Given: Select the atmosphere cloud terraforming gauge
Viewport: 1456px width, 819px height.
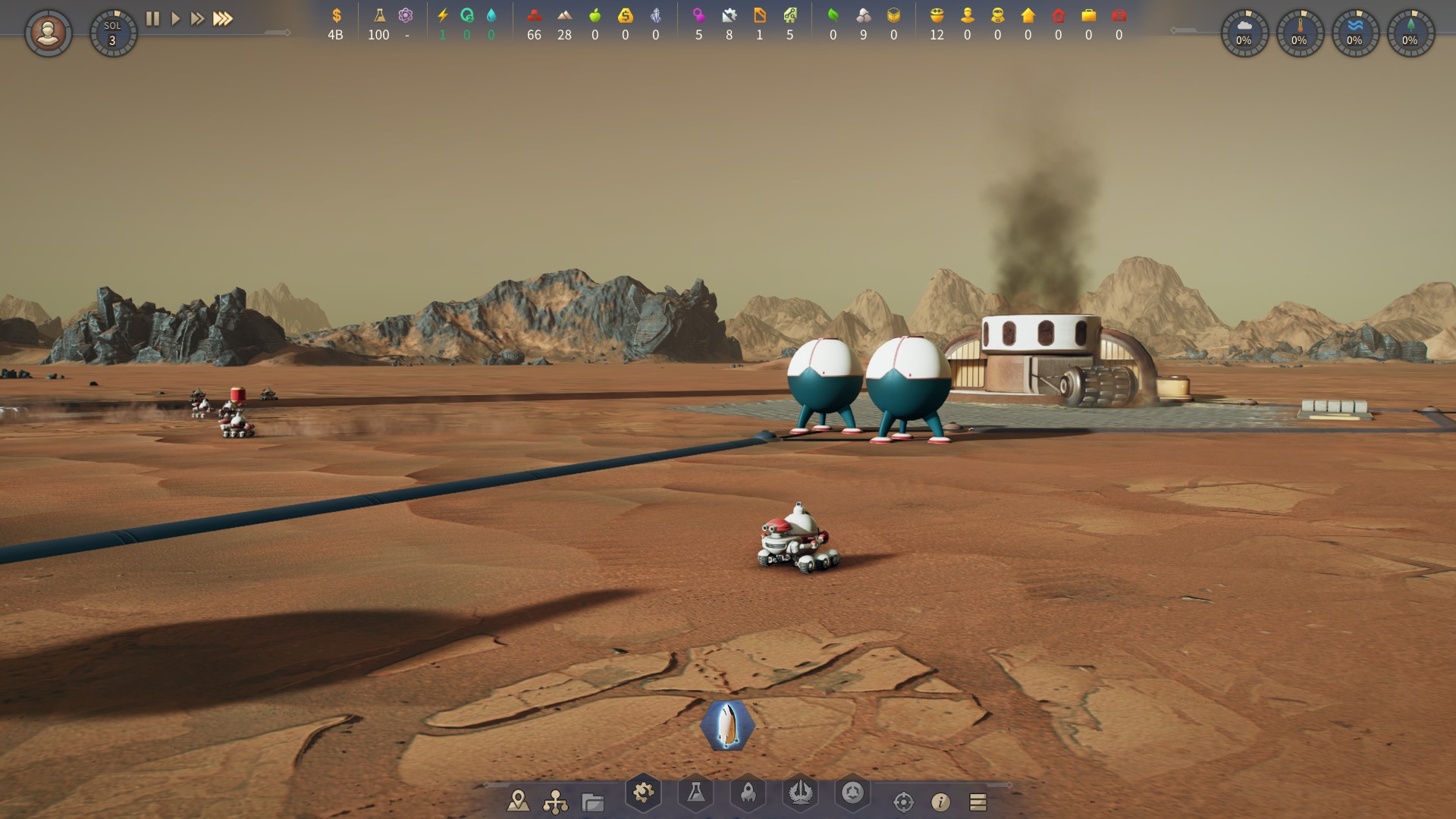Looking at the screenshot, I should pos(1244,33).
